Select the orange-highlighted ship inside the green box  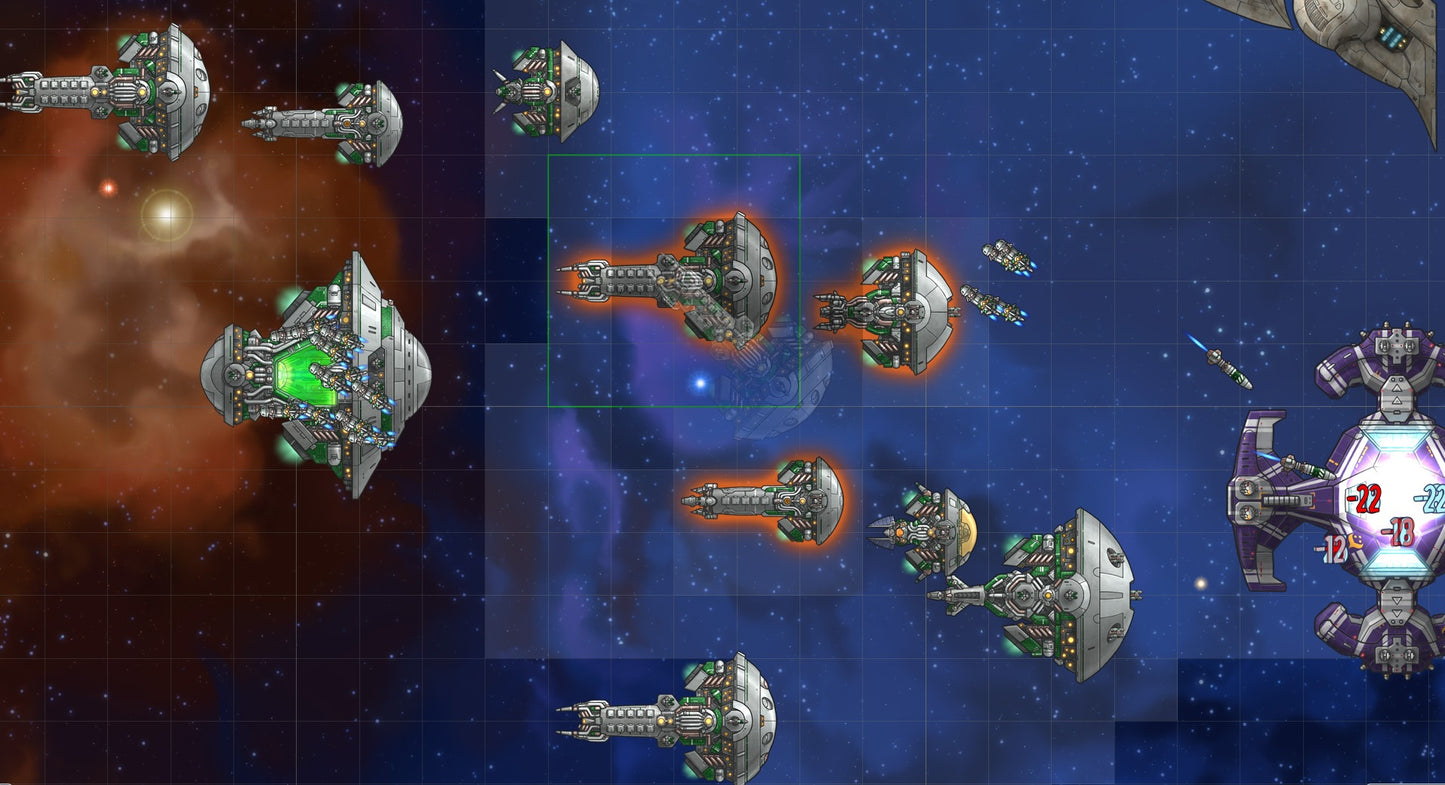coord(690,278)
